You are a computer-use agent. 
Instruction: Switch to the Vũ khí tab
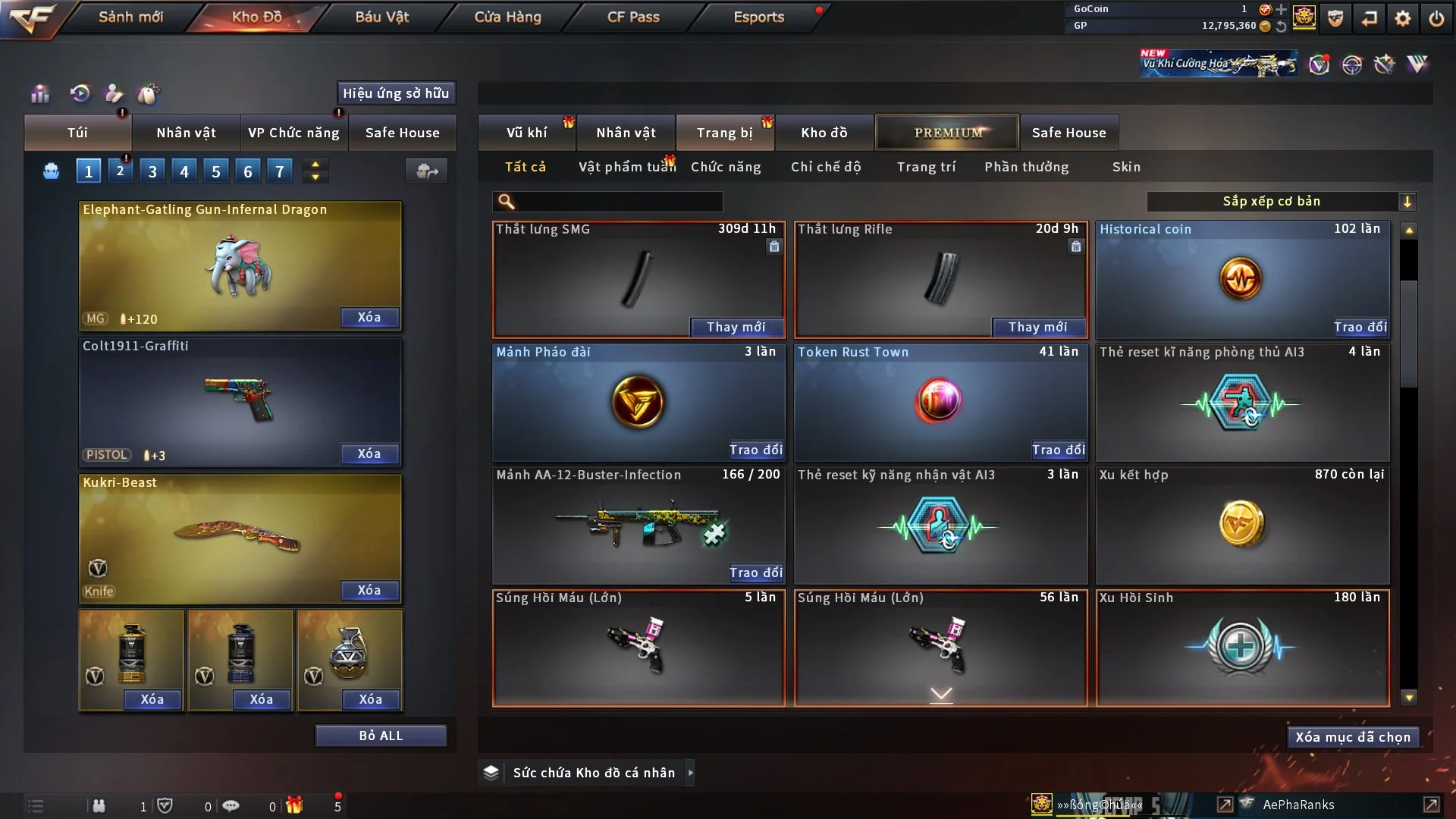coord(526,133)
